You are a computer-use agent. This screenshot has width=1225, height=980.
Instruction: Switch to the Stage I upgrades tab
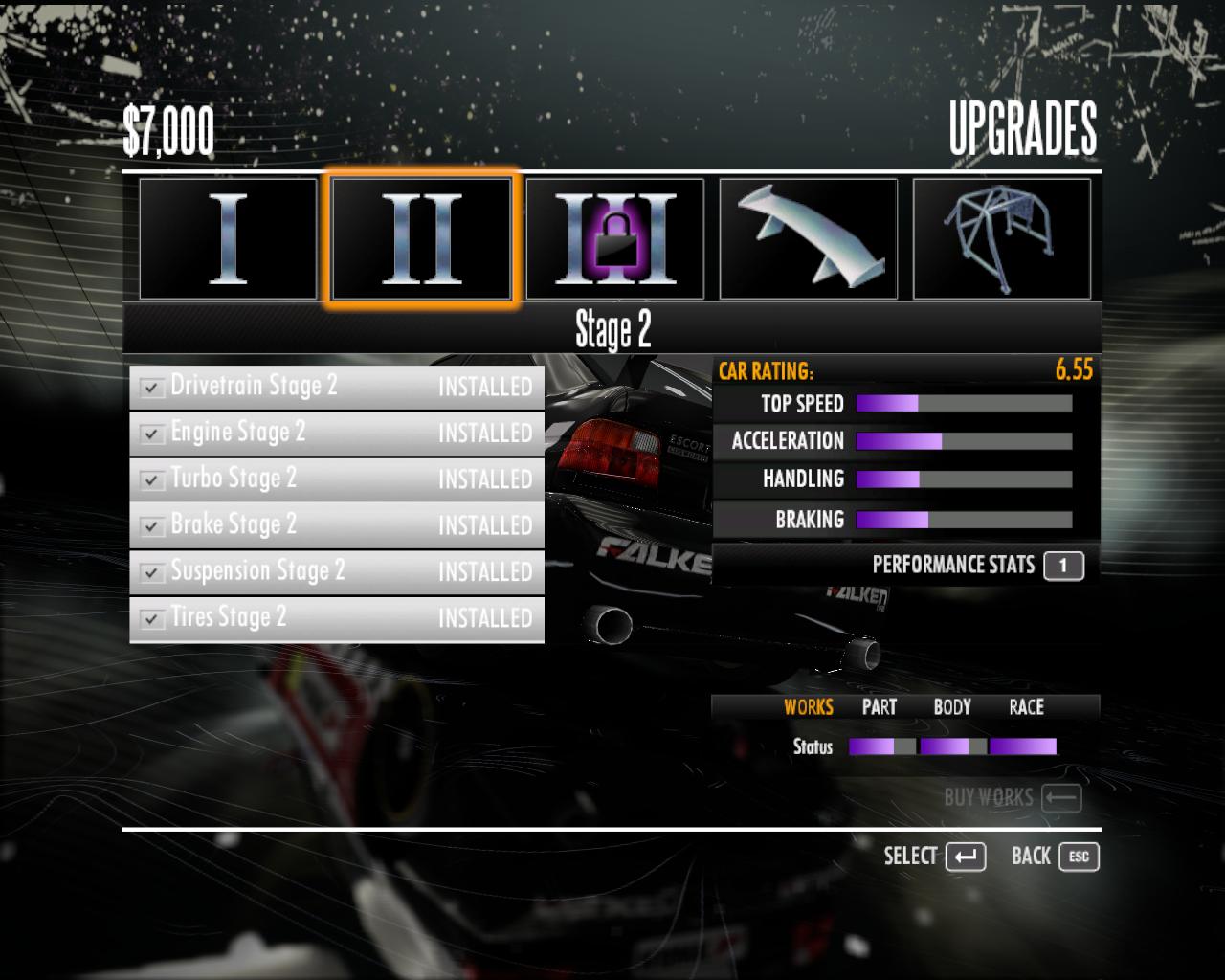point(228,238)
